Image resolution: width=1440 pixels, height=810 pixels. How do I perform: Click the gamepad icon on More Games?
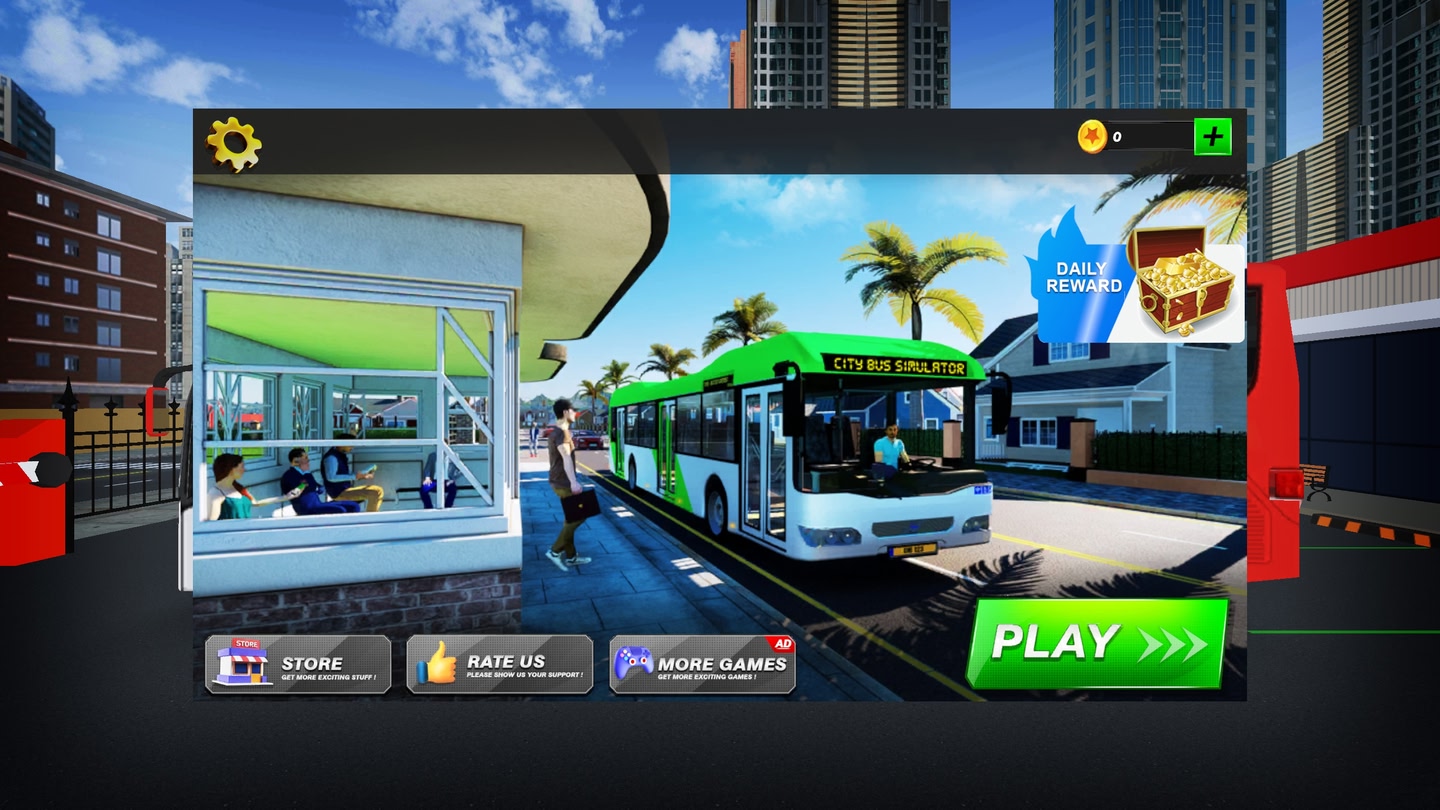coord(637,663)
